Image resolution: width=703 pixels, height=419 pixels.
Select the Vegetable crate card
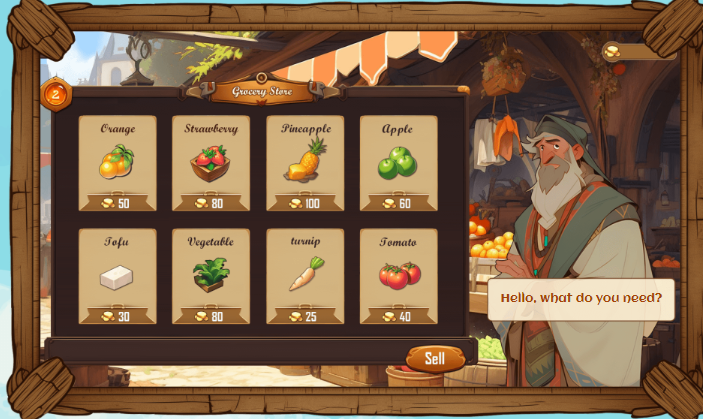211,276
